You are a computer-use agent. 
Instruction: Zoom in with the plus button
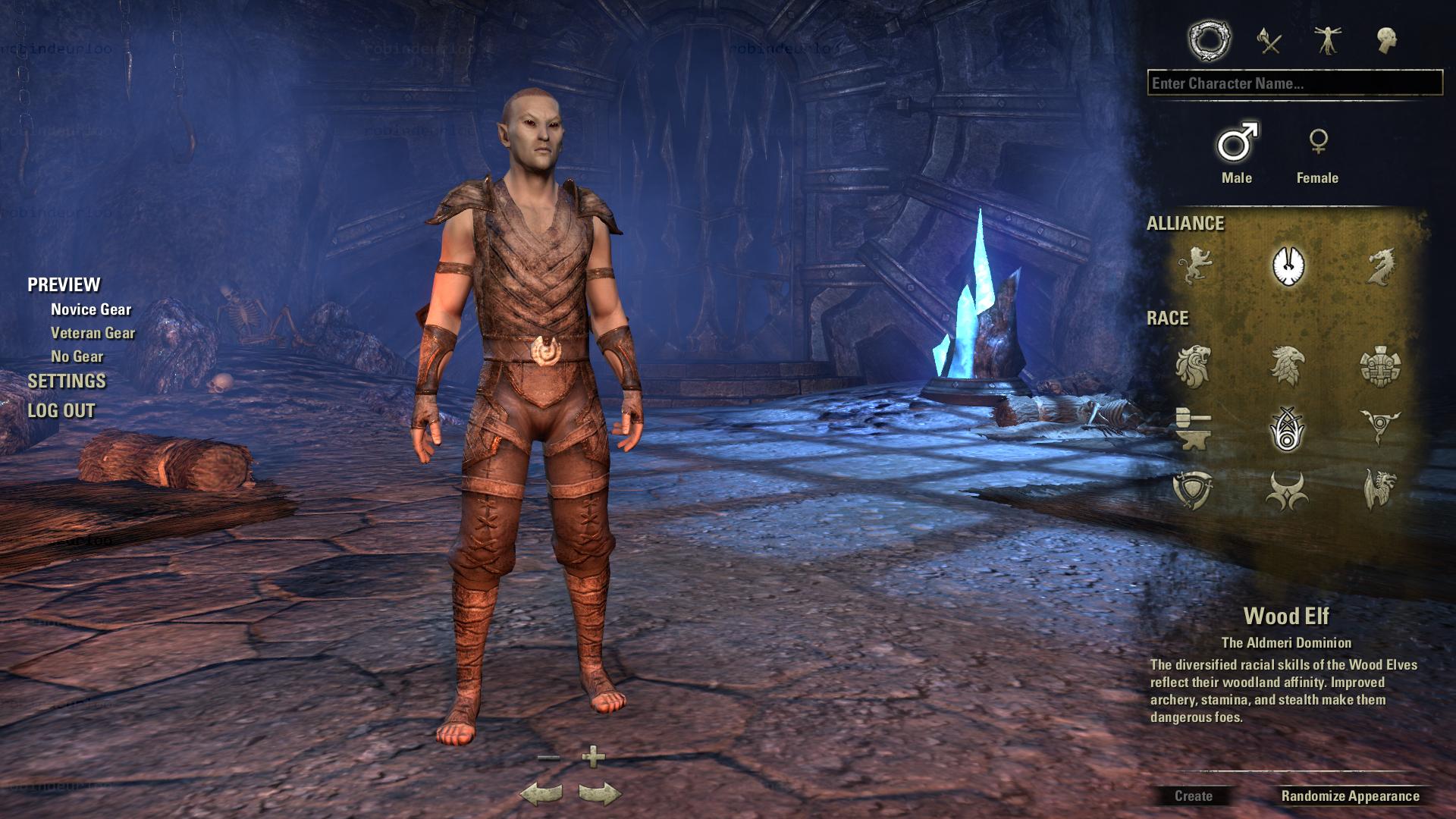click(x=593, y=756)
